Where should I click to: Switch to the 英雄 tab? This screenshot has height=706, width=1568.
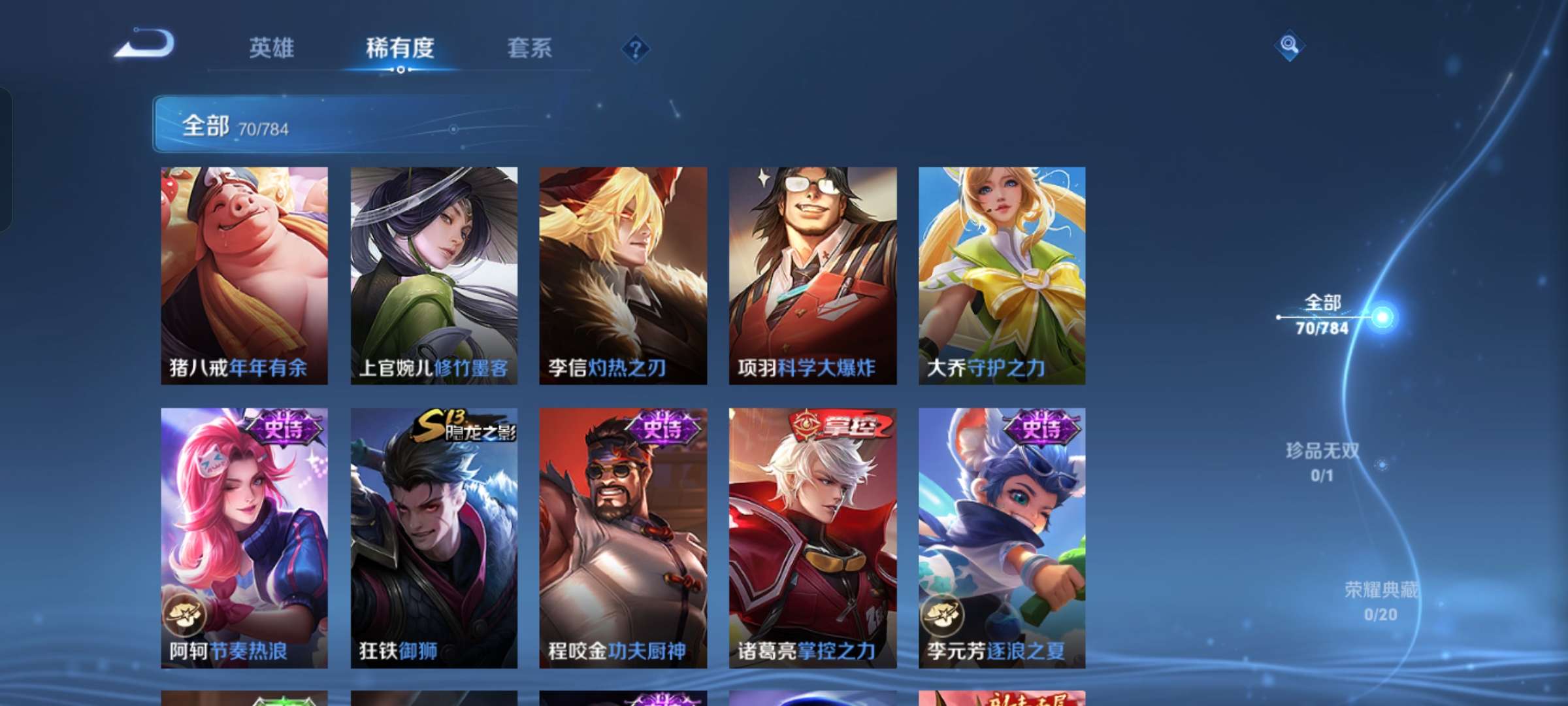click(x=272, y=48)
